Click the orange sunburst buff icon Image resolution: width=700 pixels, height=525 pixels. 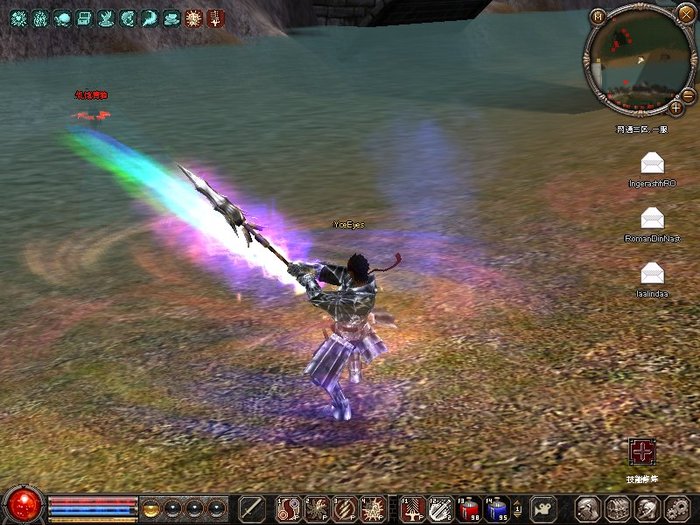pos(194,17)
